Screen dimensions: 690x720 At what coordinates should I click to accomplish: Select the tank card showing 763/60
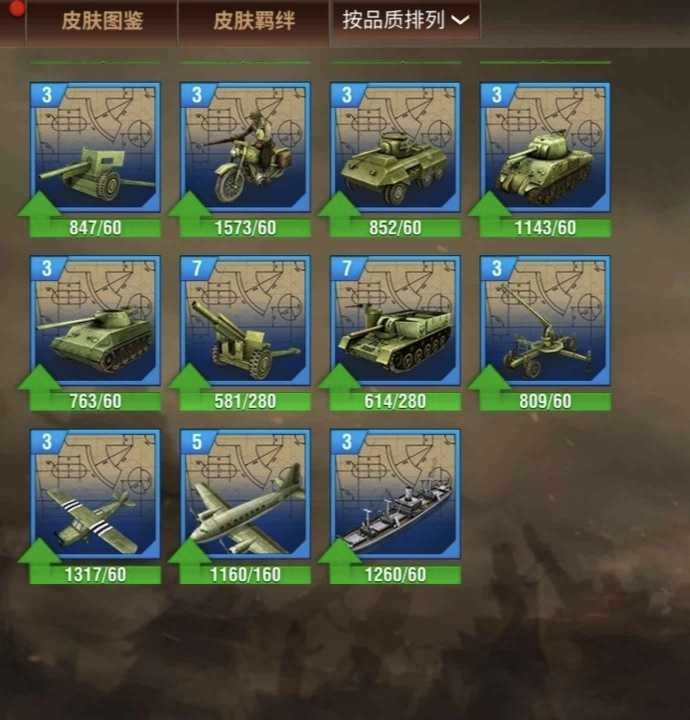95,323
